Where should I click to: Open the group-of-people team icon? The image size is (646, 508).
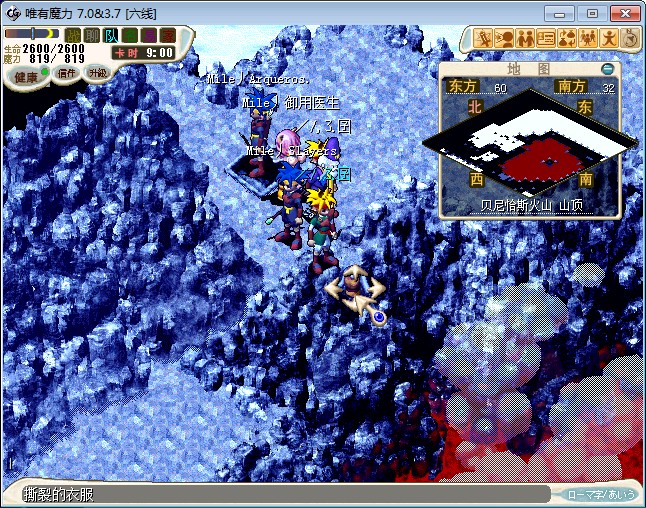[588, 39]
